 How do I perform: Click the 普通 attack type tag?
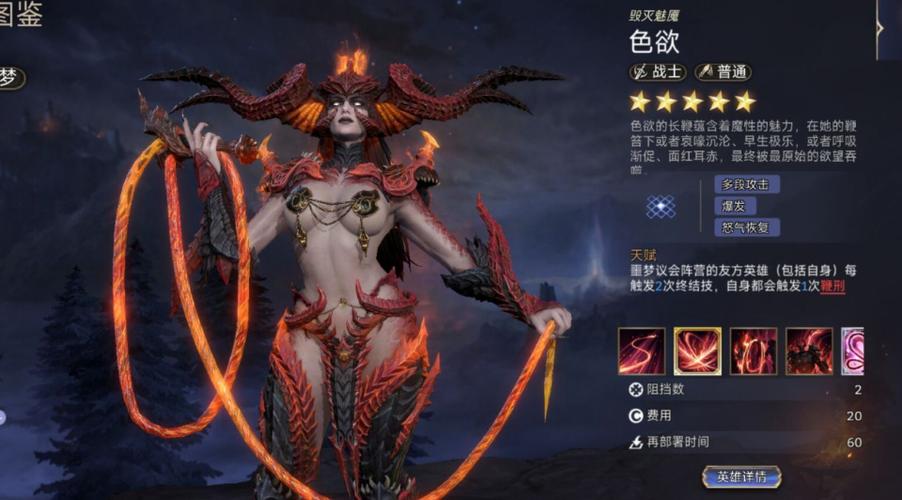pos(722,72)
